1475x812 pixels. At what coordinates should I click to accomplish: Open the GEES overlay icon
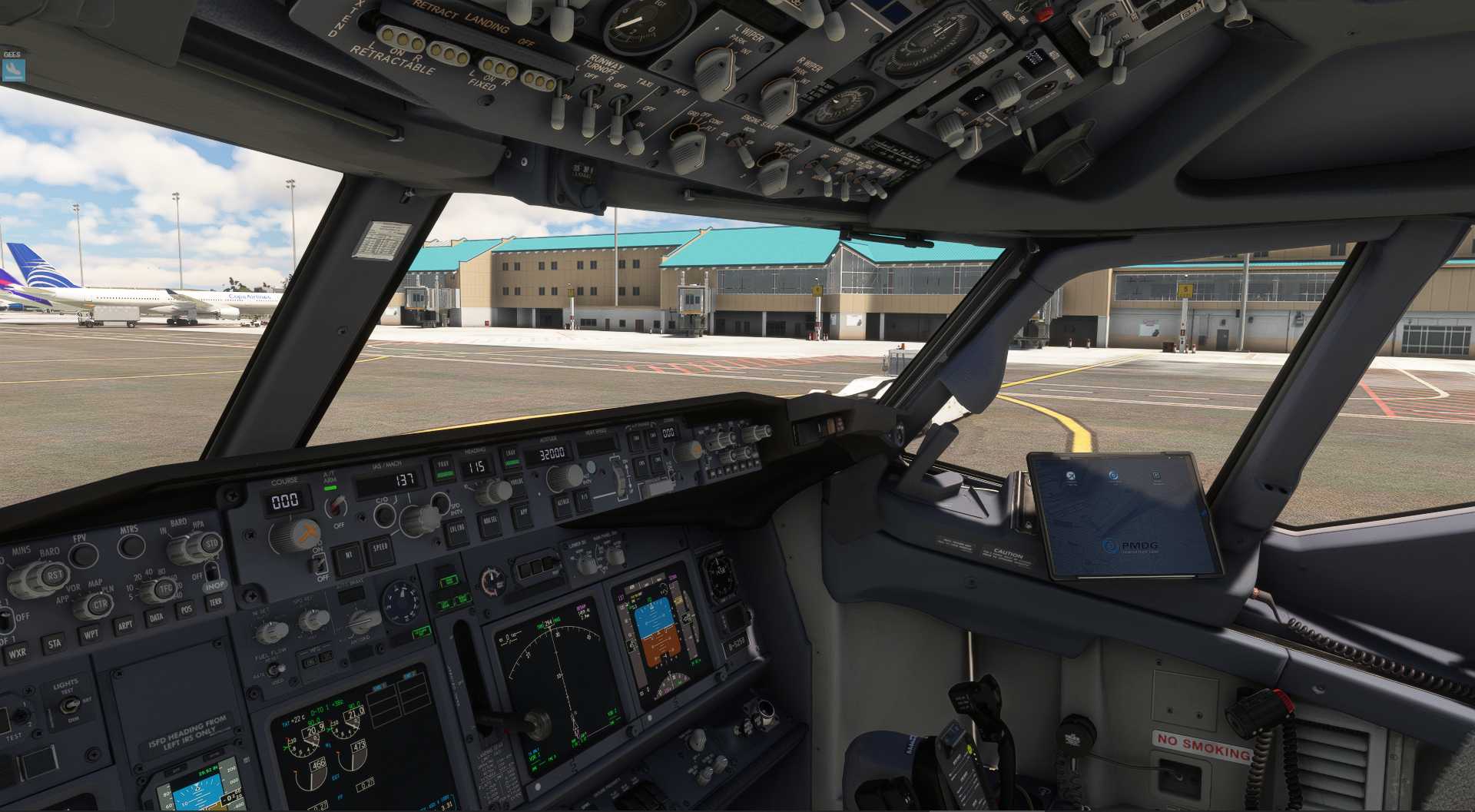12,70
